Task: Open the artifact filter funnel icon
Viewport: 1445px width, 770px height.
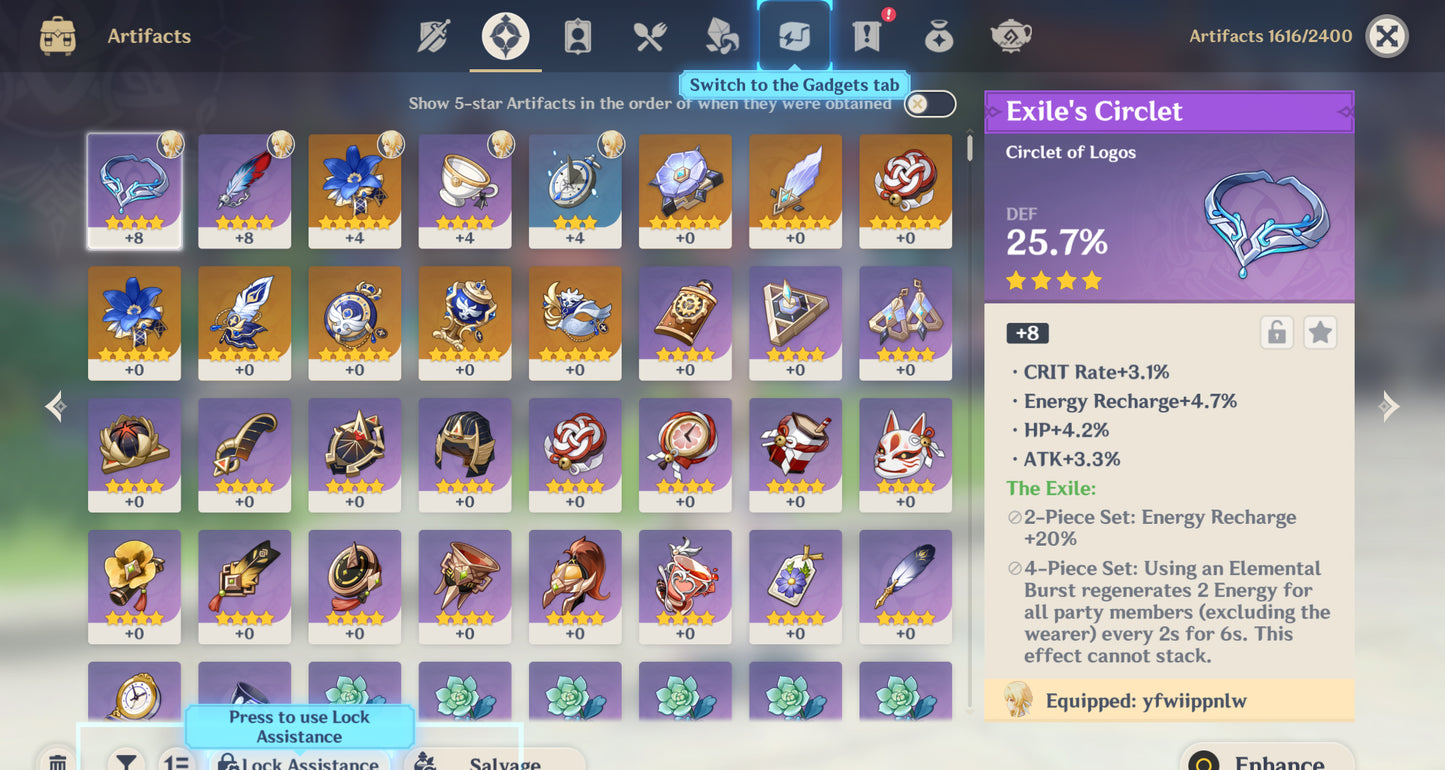Action: 123,762
